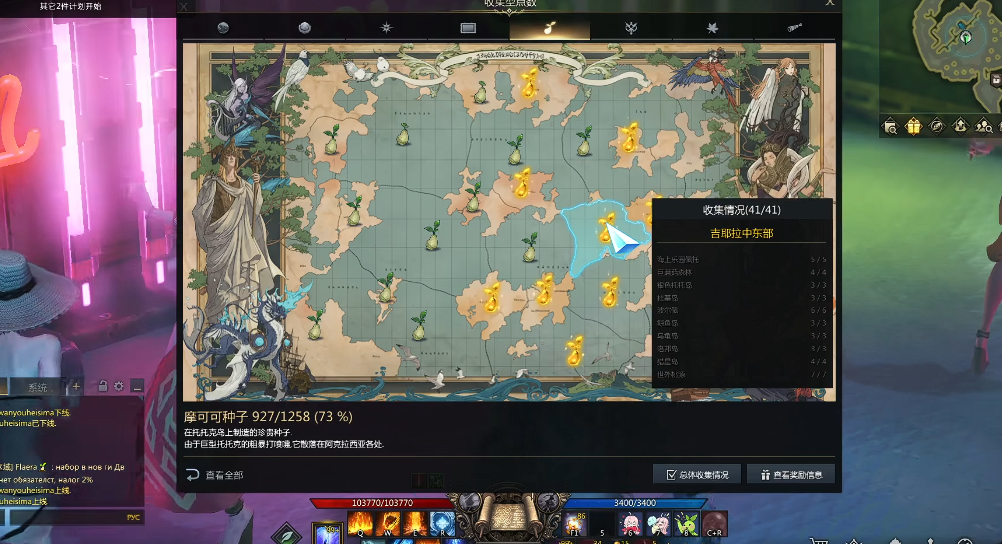Open the four-pointed star collectible tab
The height and width of the screenshot is (544, 1002).
pos(386,28)
